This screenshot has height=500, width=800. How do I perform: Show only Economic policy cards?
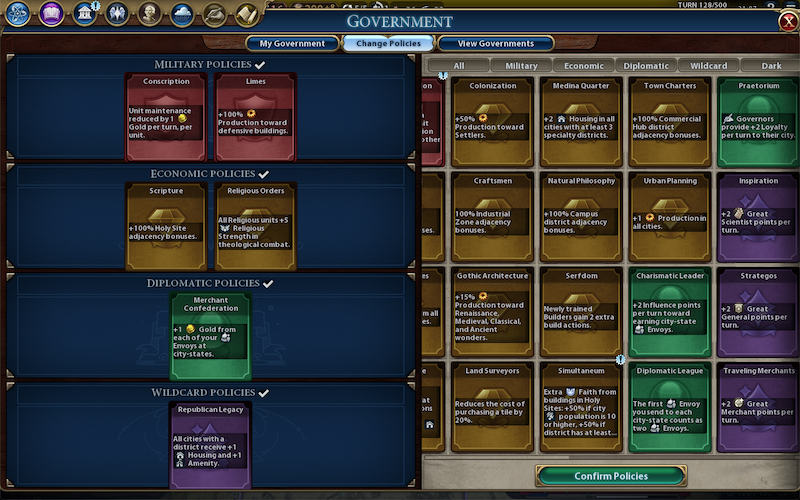pyautogui.click(x=583, y=66)
